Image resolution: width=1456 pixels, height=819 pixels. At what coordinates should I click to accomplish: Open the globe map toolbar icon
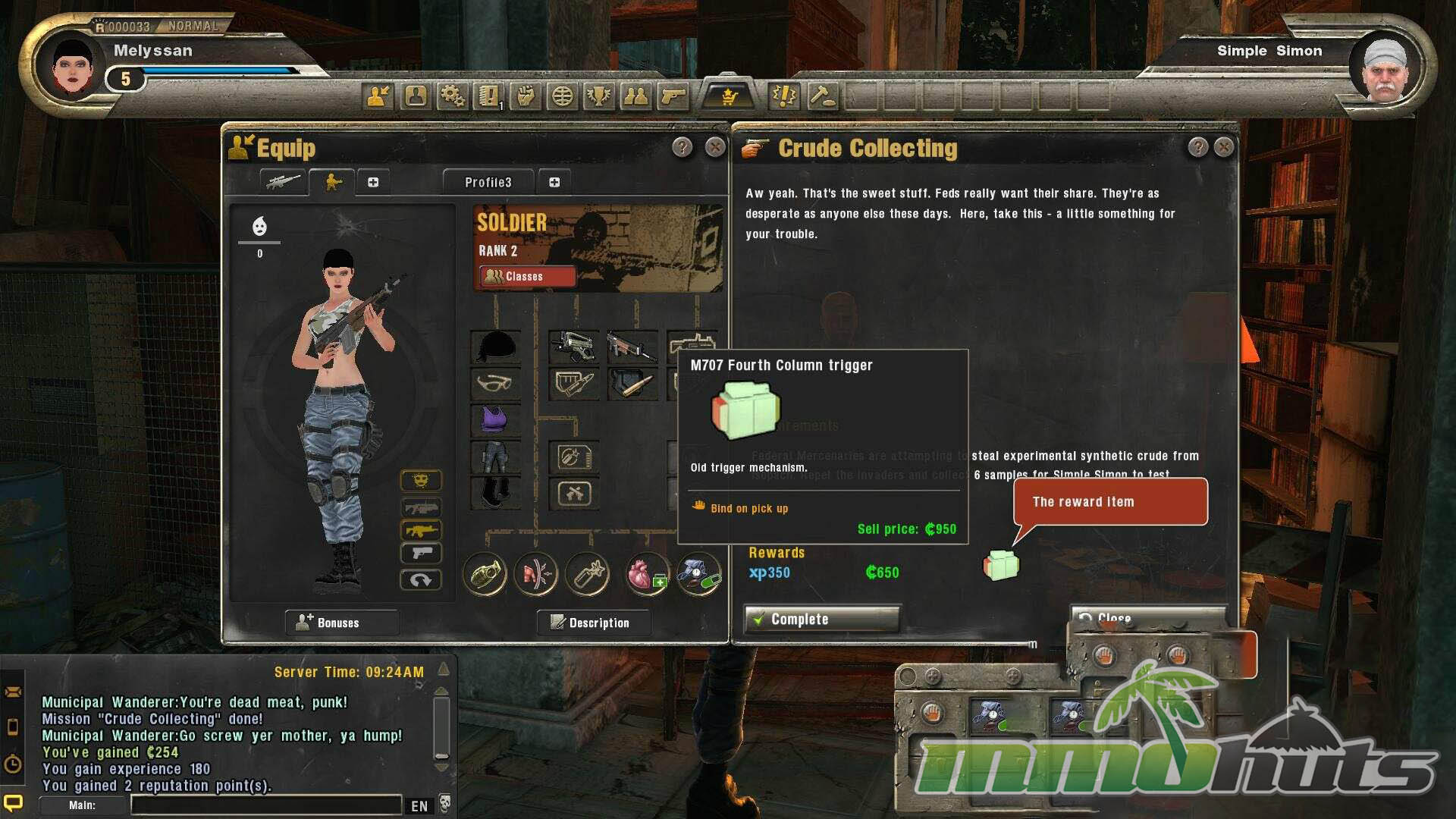[562, 96]
